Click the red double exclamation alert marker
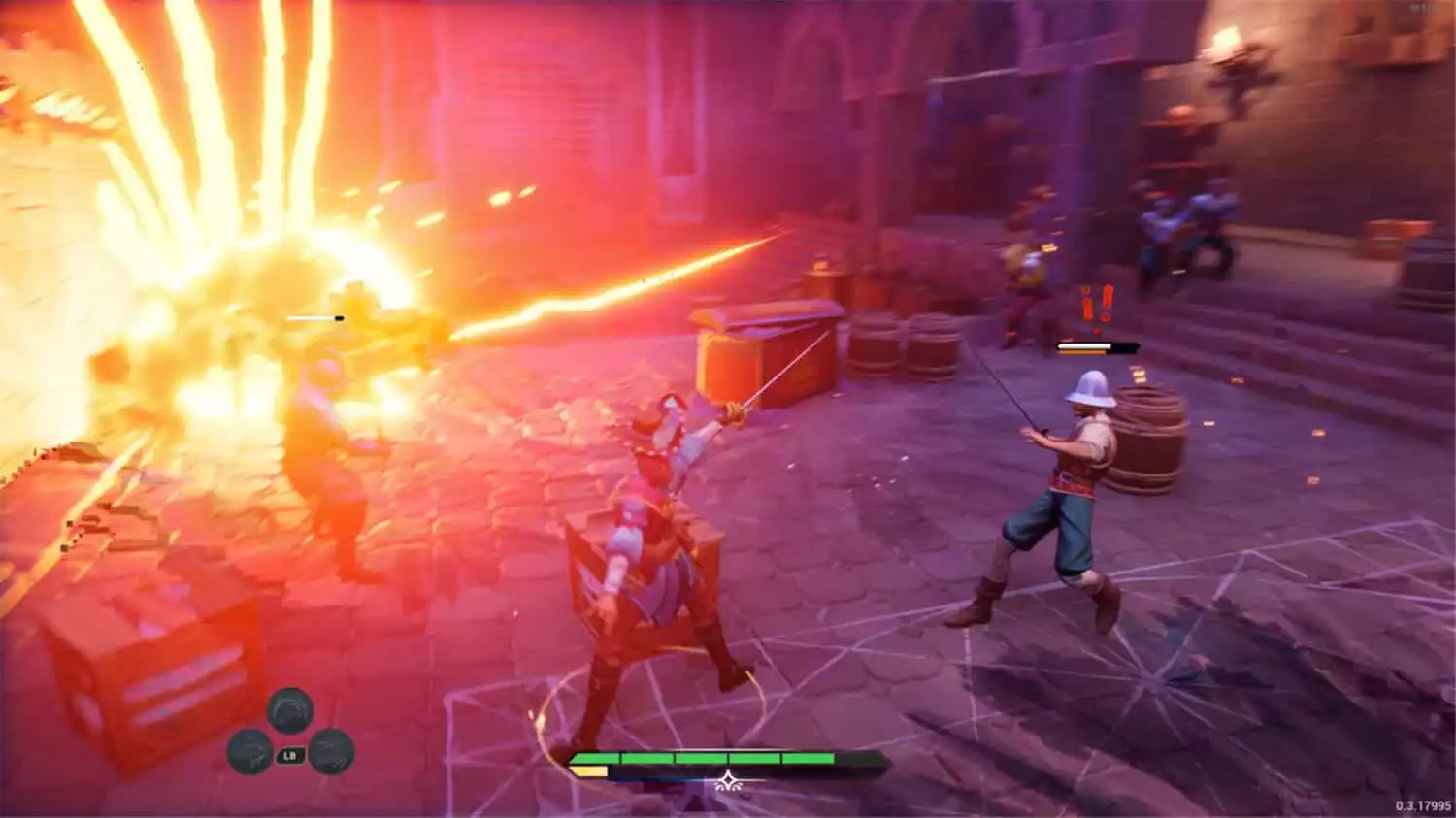This screenshot has height=818, width=1456. [x=1097, y=304]
